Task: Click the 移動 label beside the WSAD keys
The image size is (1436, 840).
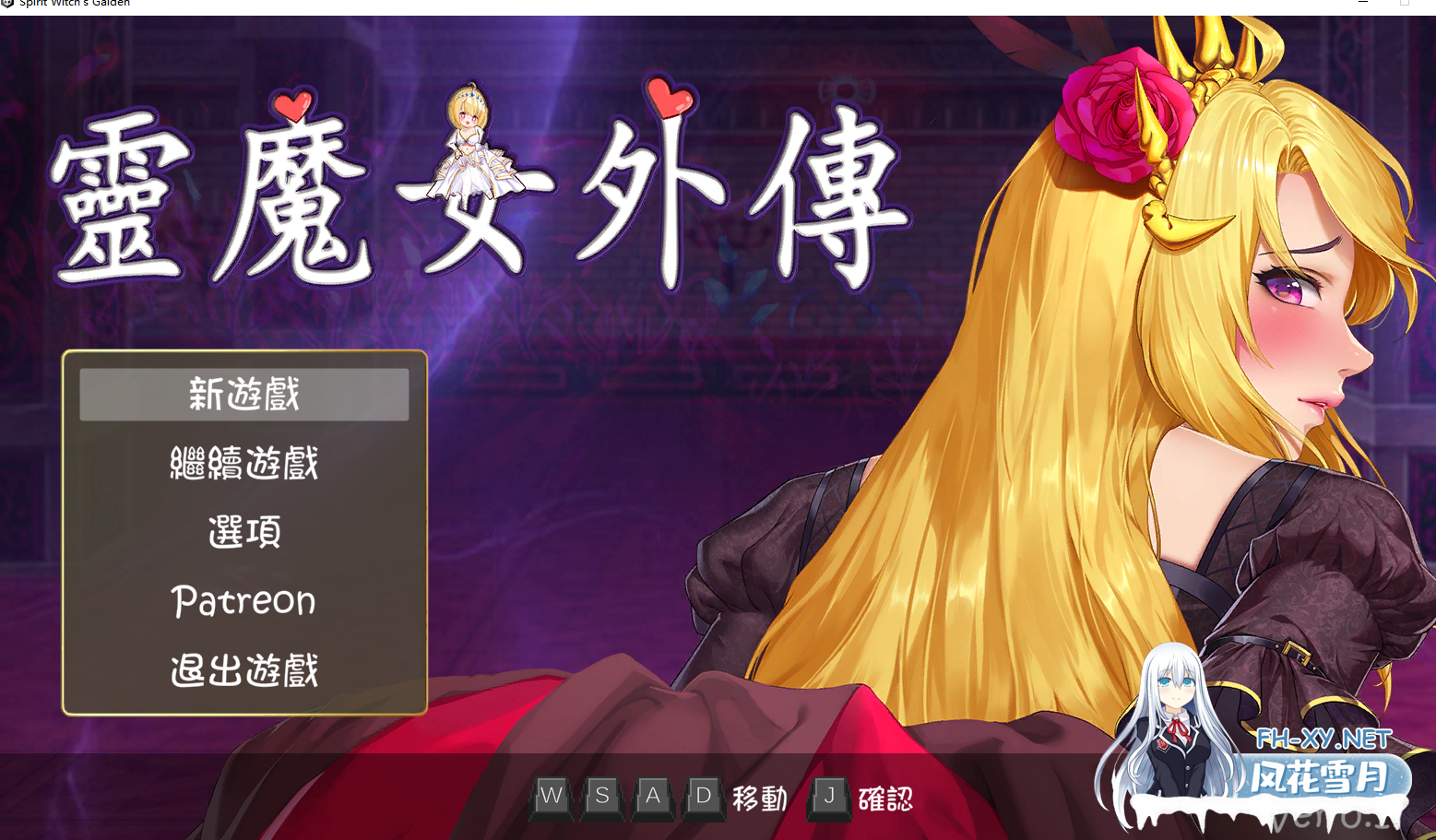Action: click(759, 799)
